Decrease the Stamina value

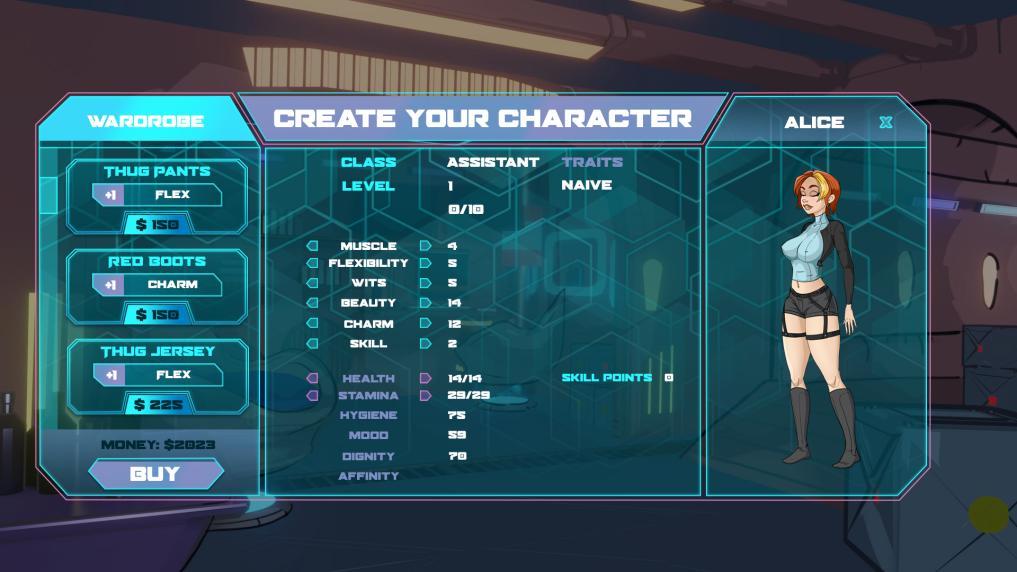tap(312, 396)
